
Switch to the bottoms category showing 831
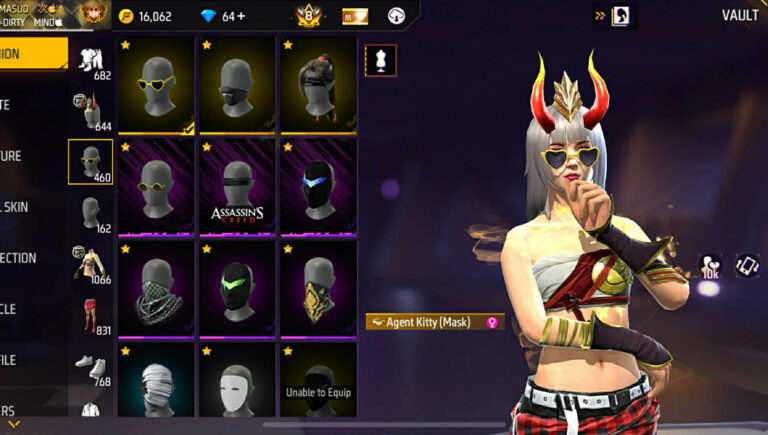click(91, 316)
